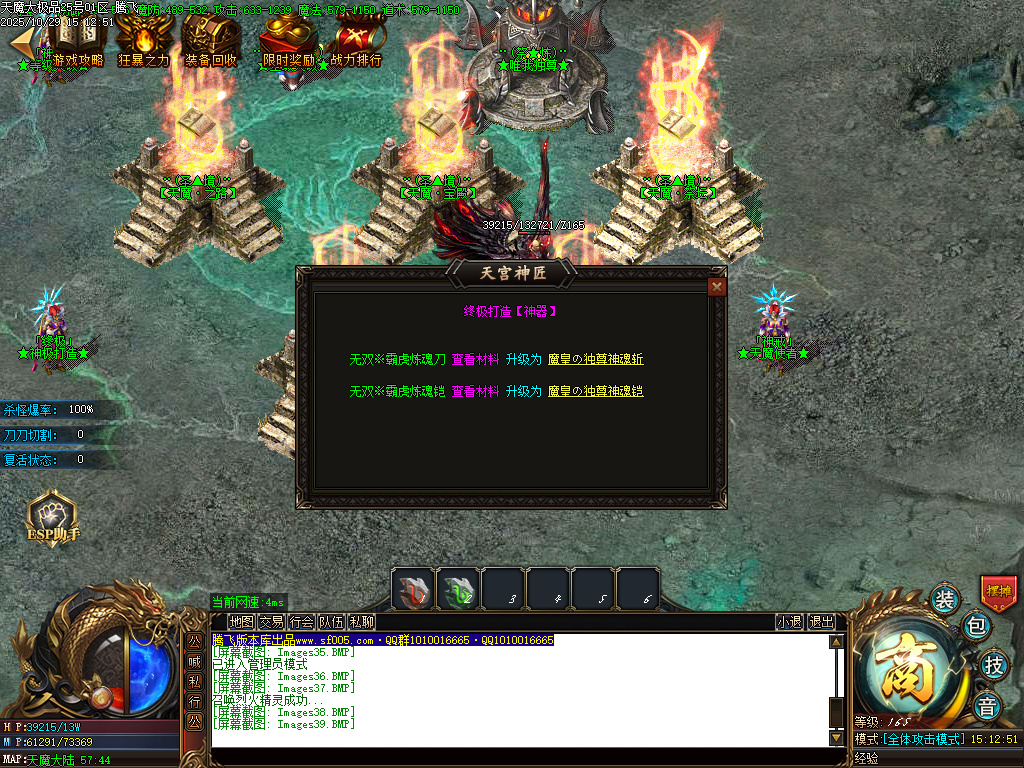Claim 限时奖励 timed reward icon
Screen dimensions: 1024x768
point(288,42)
